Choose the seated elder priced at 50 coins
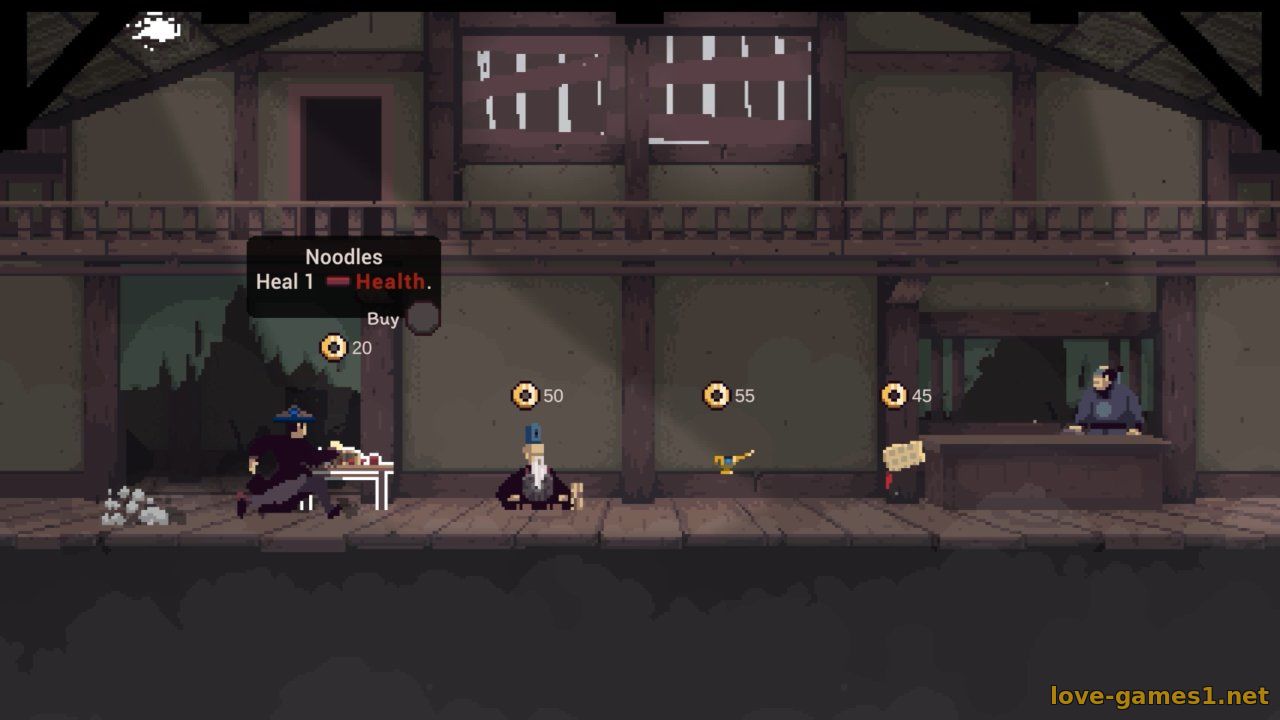1280x720 pixels. coord(538,472)
